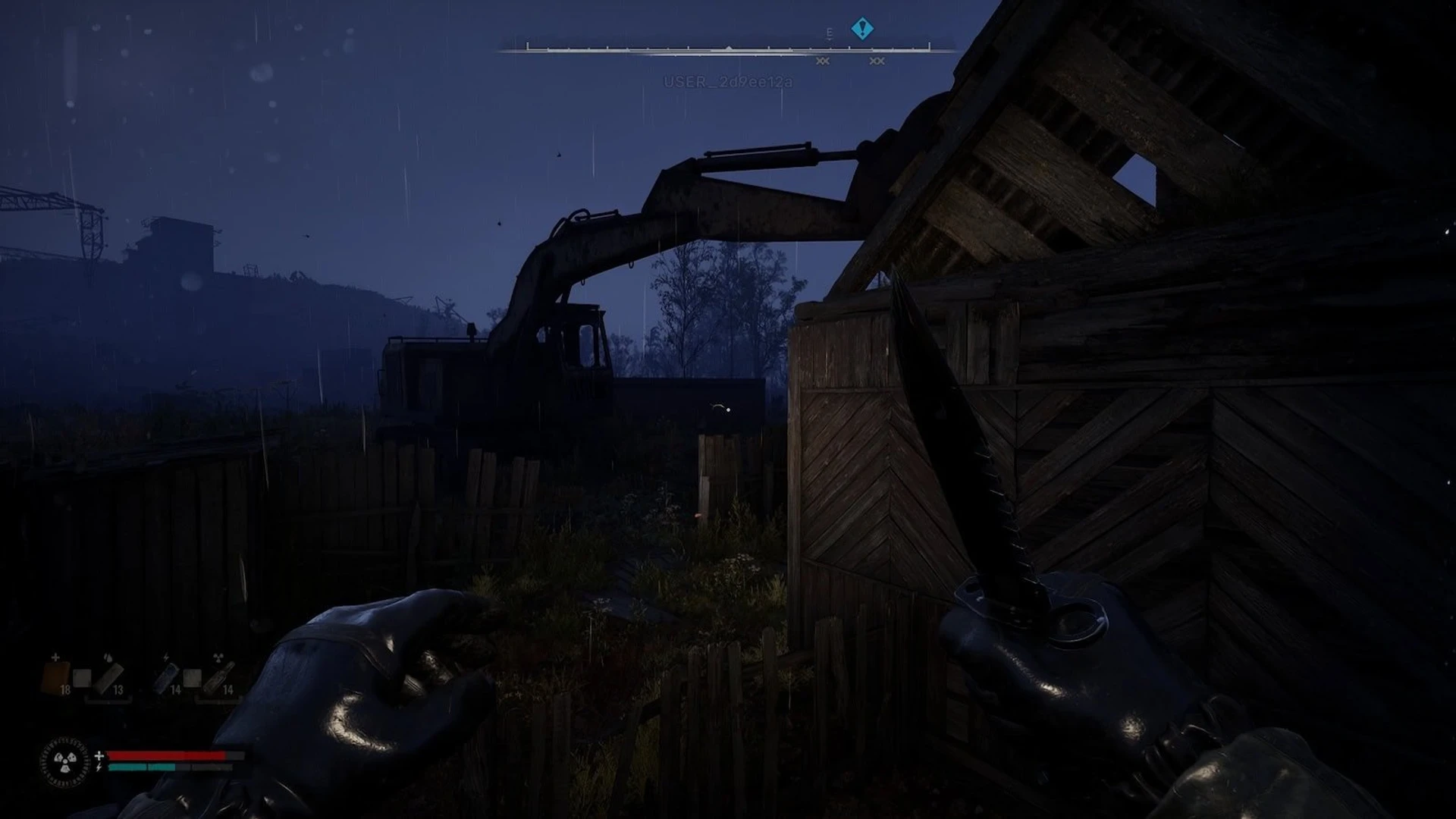The width and height of the screenshot is (1456, 819).
Task: Click the medkit count number 18
Action: point(65,689)
